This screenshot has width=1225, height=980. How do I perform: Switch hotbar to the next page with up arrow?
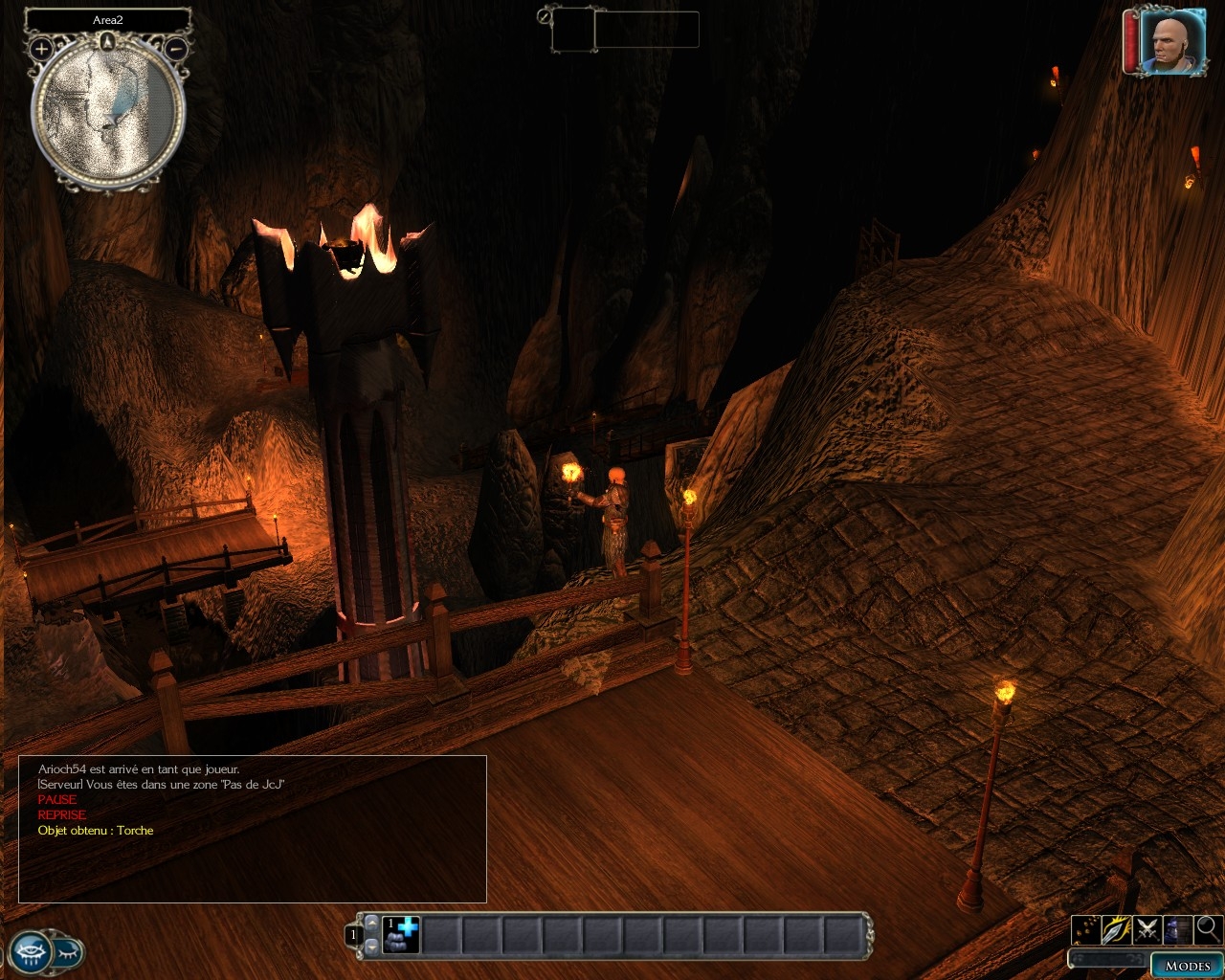pos(372,922)
